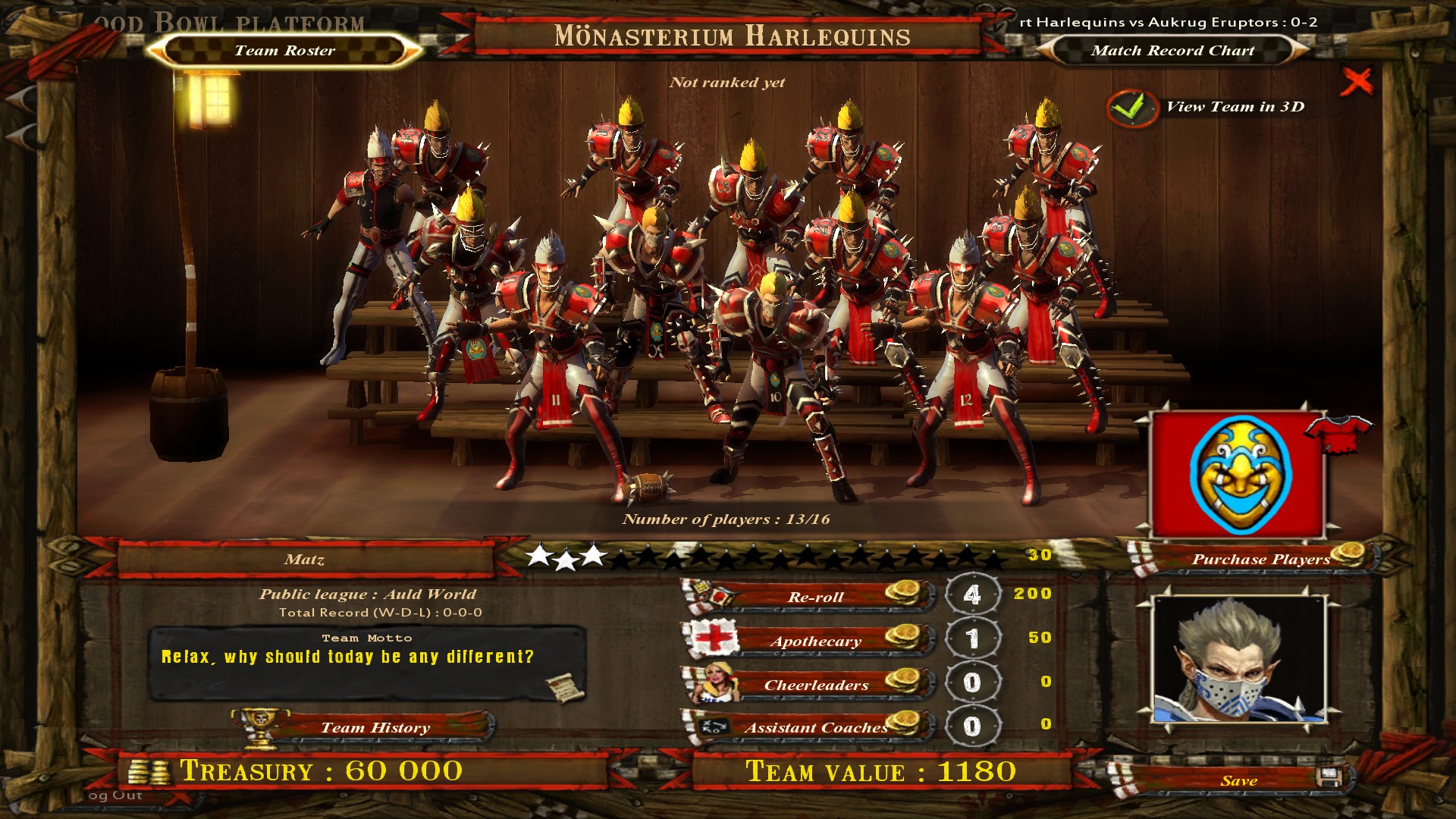The image size is (1456, 819).
Task: Buy a team Re-roll
Action: coord(815,597)
